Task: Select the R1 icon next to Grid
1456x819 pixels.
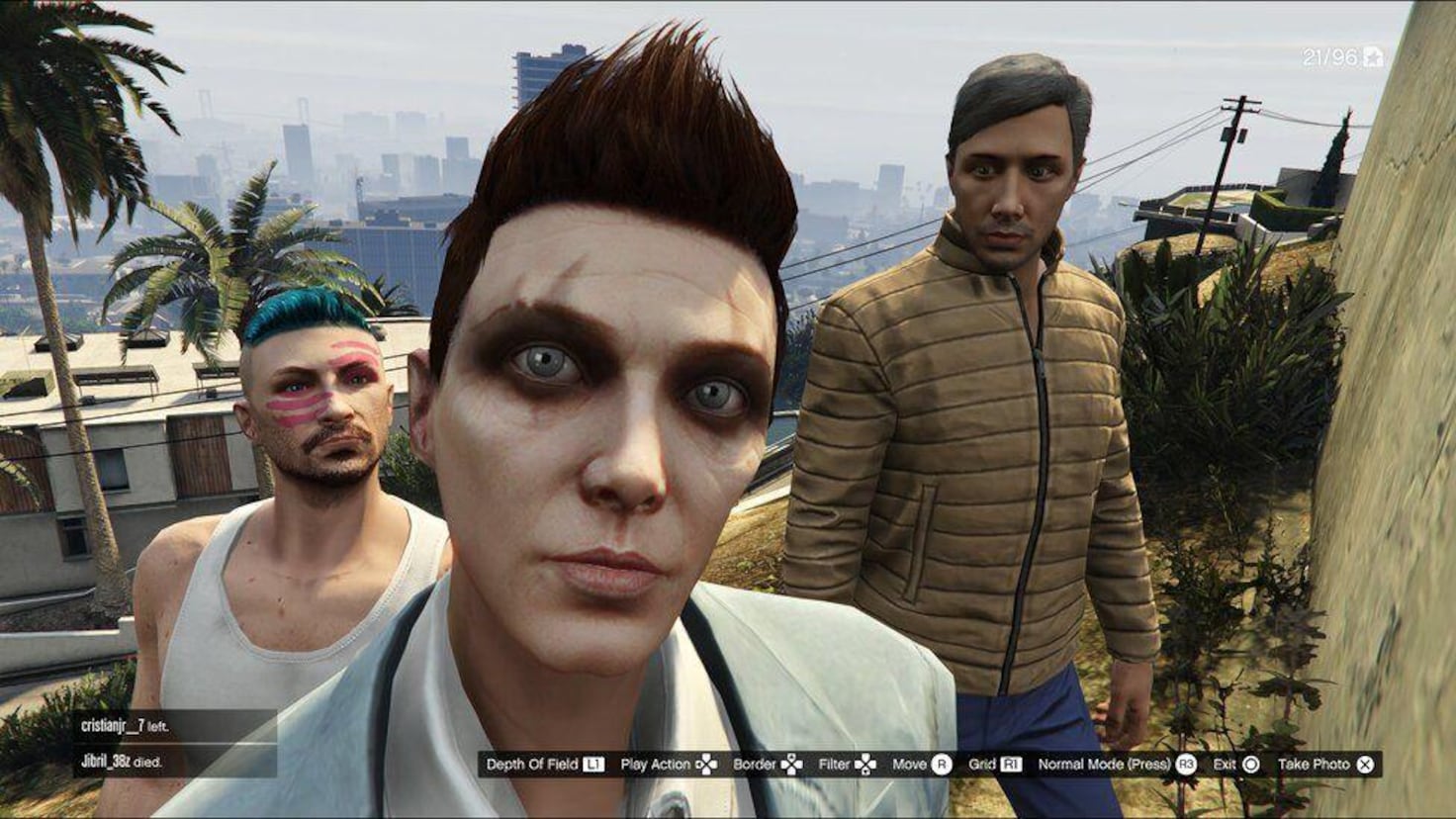Action: (x=1009, y=764)
